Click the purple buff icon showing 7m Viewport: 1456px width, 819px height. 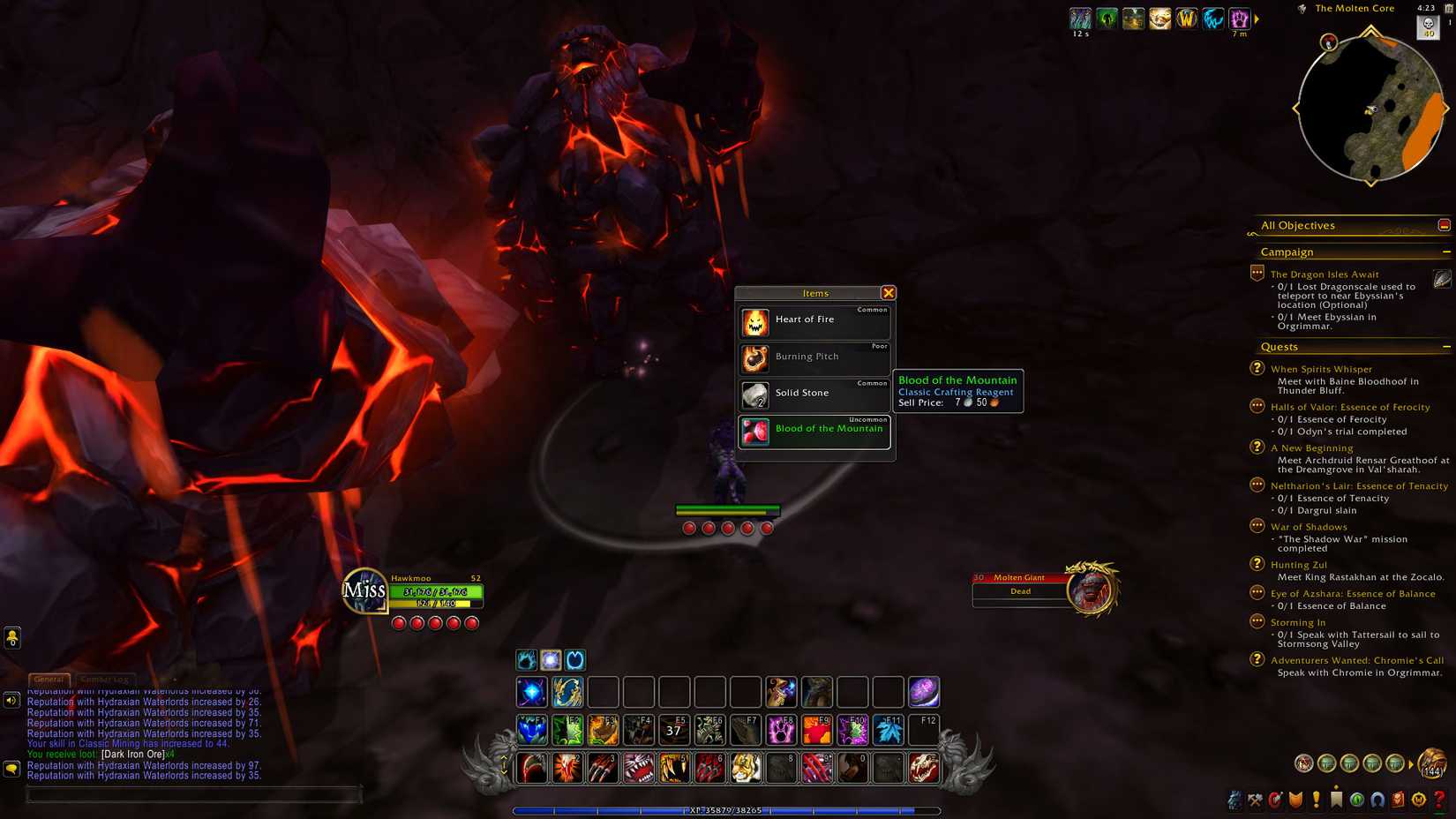tap(1238, 17)
